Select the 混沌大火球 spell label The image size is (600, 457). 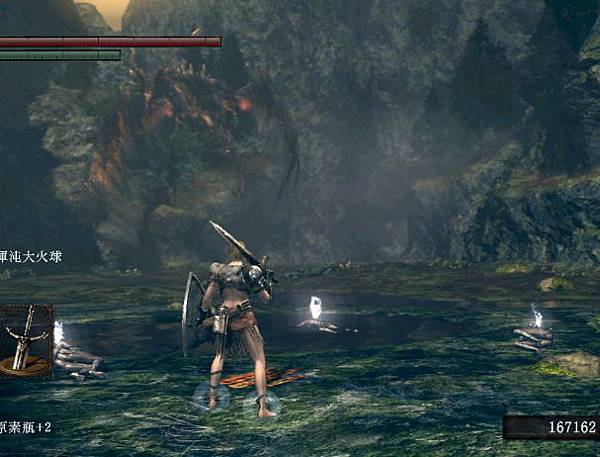[x=33, y=257]
